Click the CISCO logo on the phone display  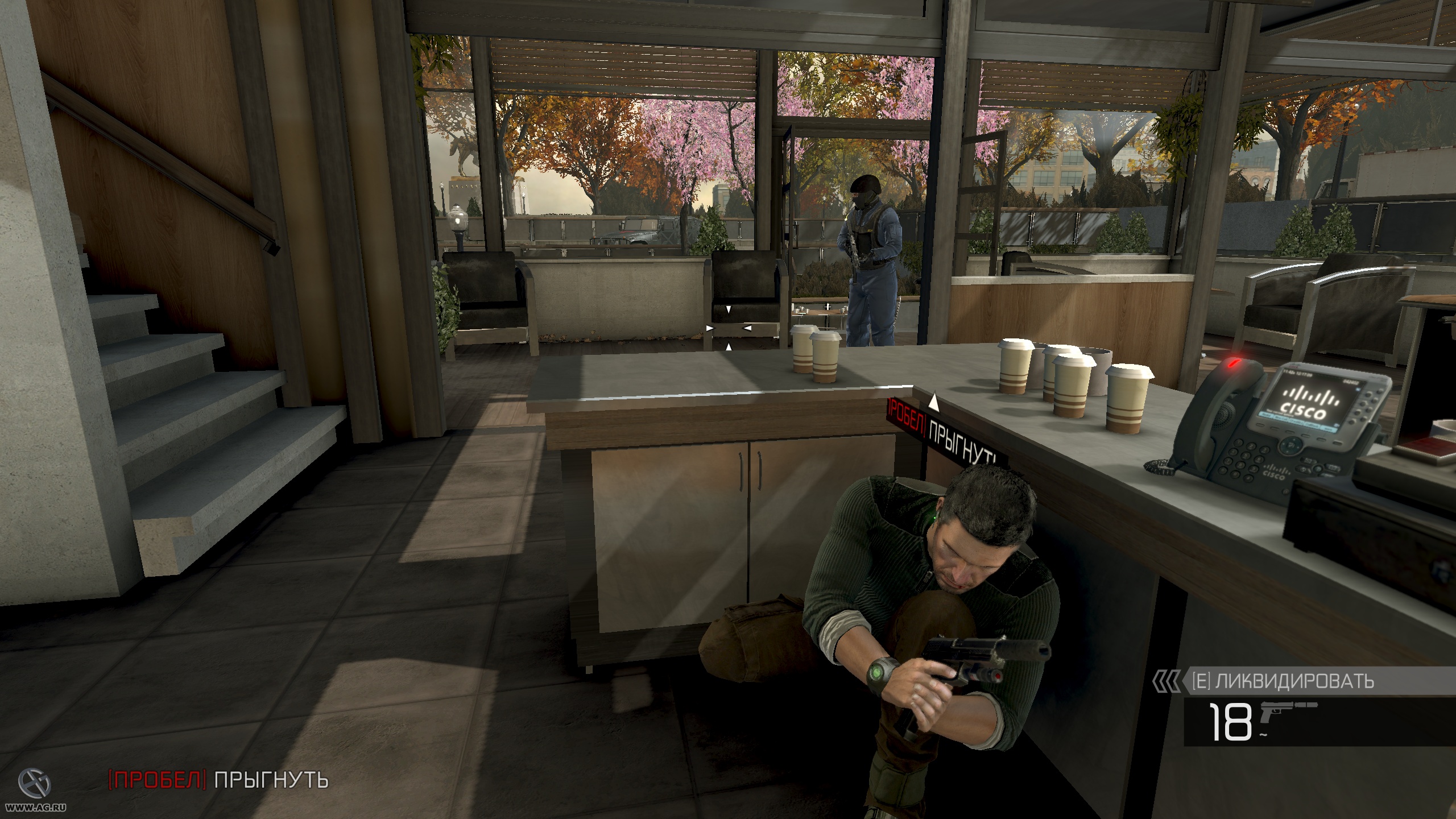tap(1302, 411)
